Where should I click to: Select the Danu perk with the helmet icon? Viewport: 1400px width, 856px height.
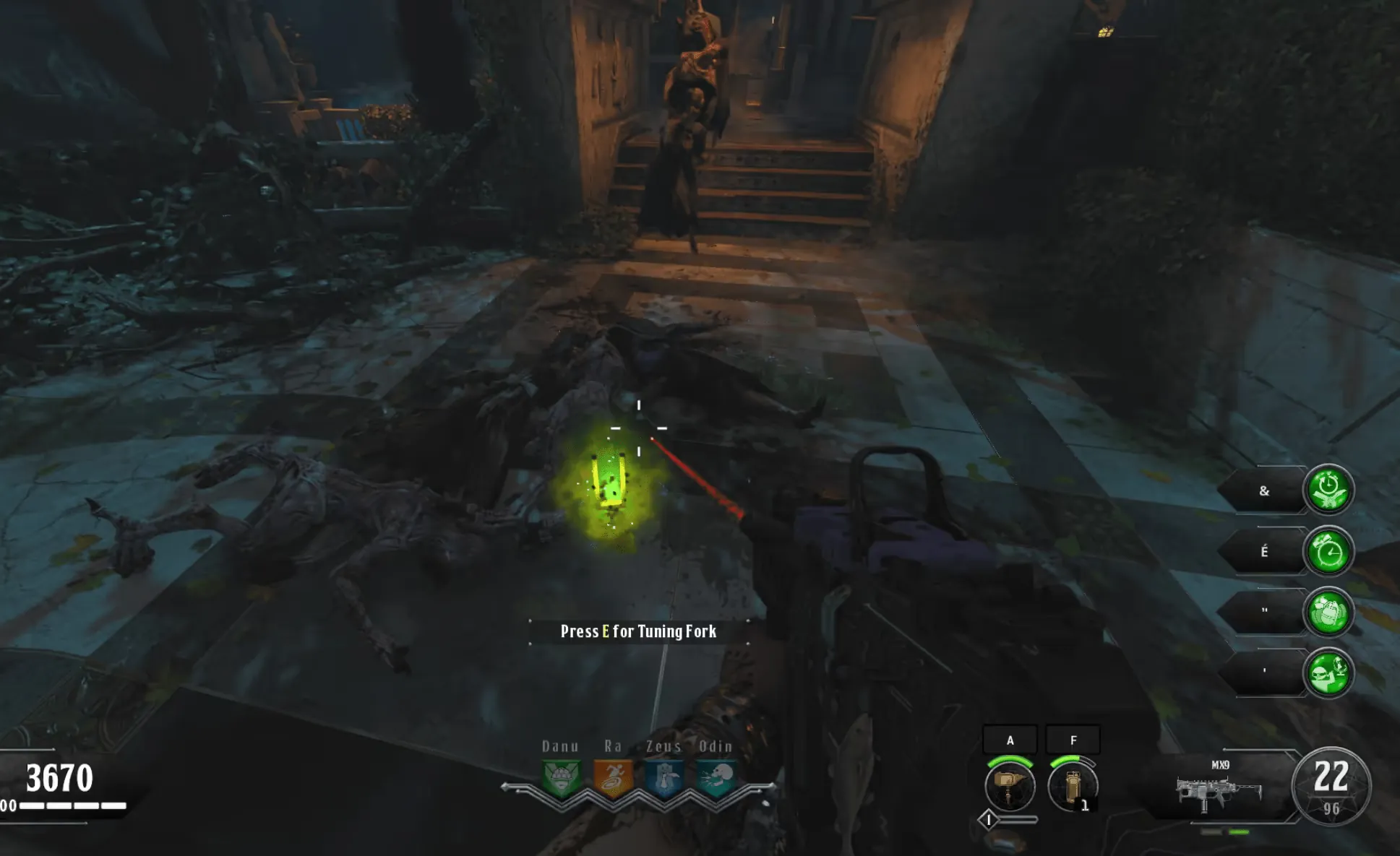pyautogui.click(x=561, y=779)
